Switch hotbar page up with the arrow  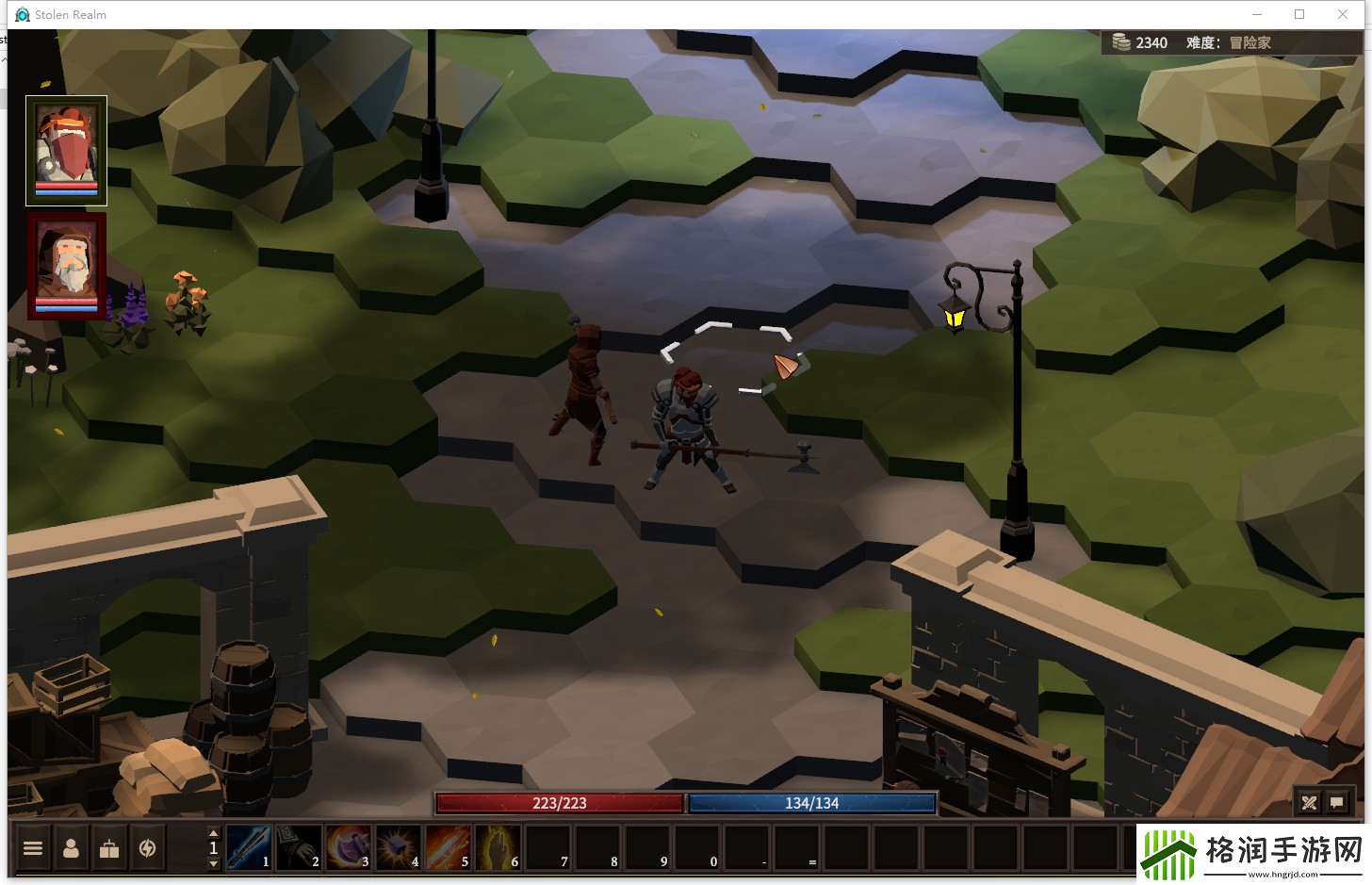pos(213,833)
